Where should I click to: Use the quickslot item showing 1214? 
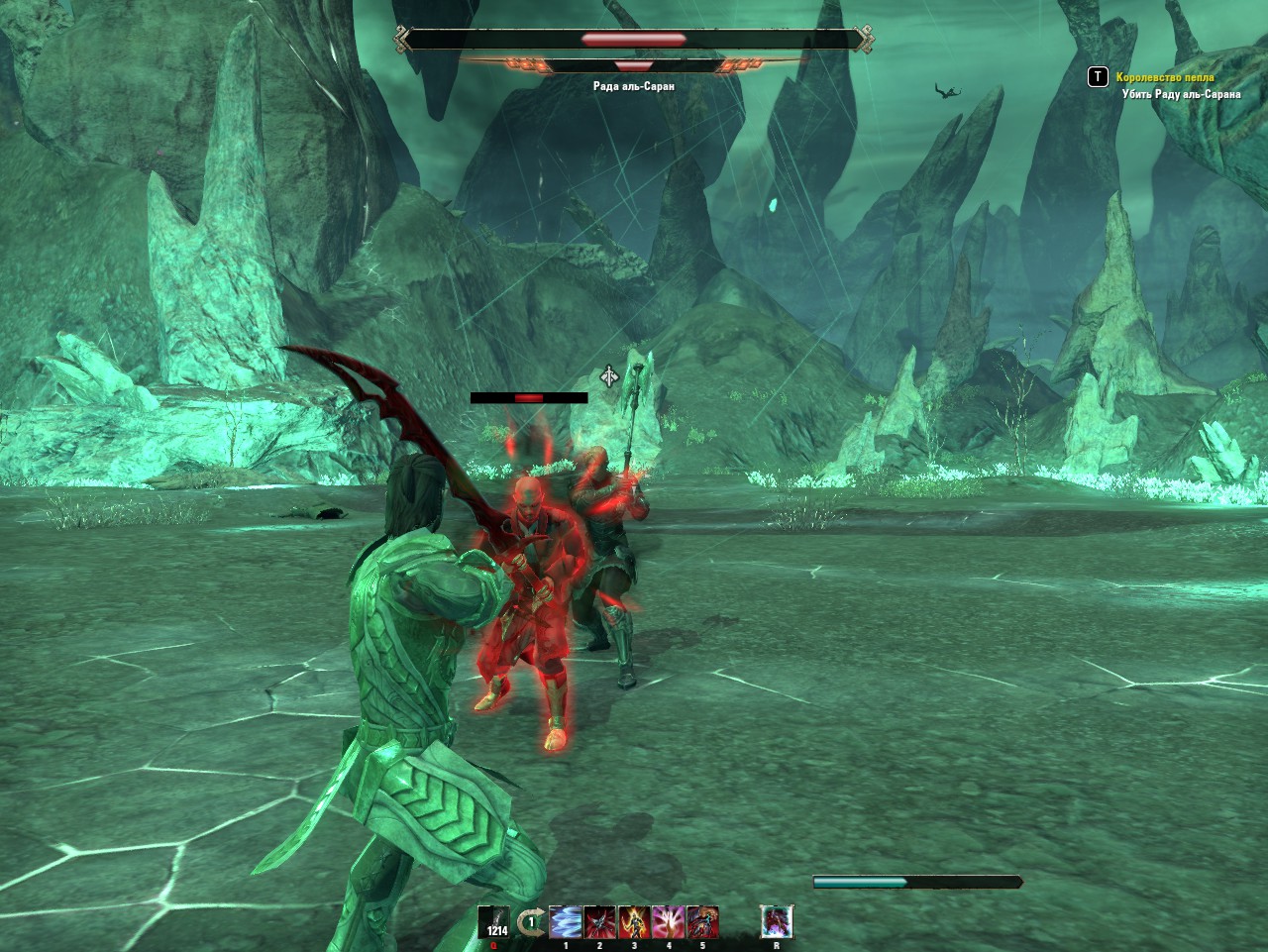[494, 922]
